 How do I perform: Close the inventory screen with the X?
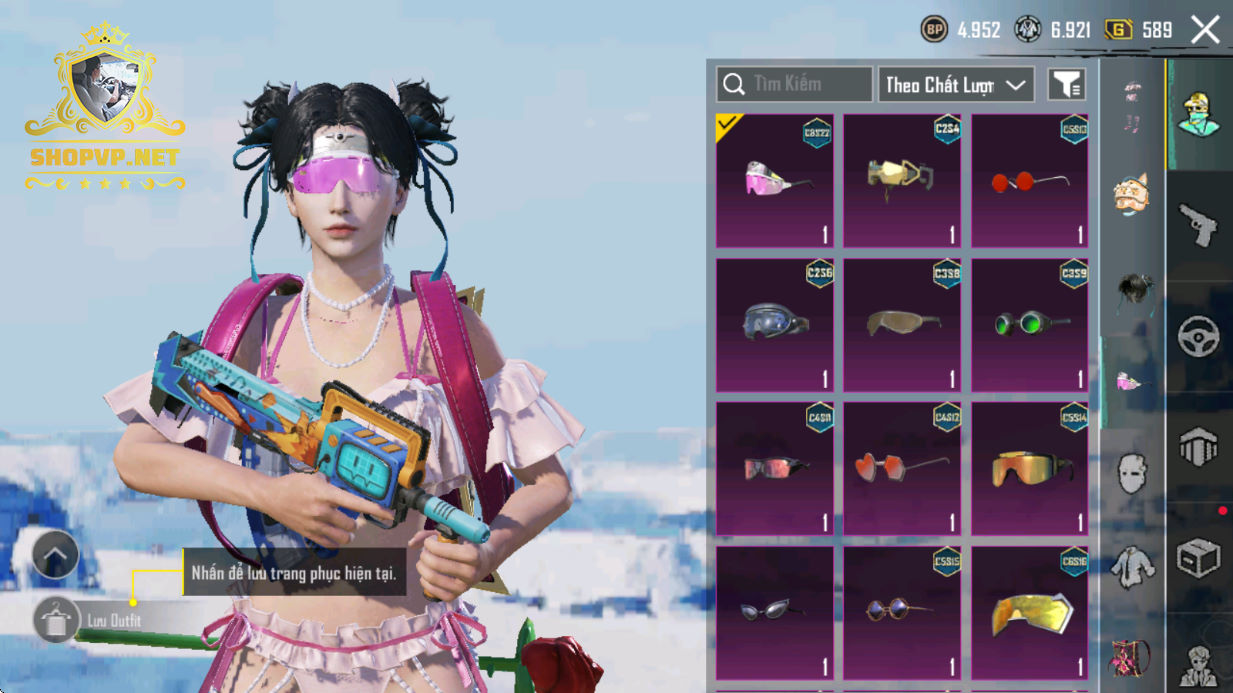point(1205,30)
